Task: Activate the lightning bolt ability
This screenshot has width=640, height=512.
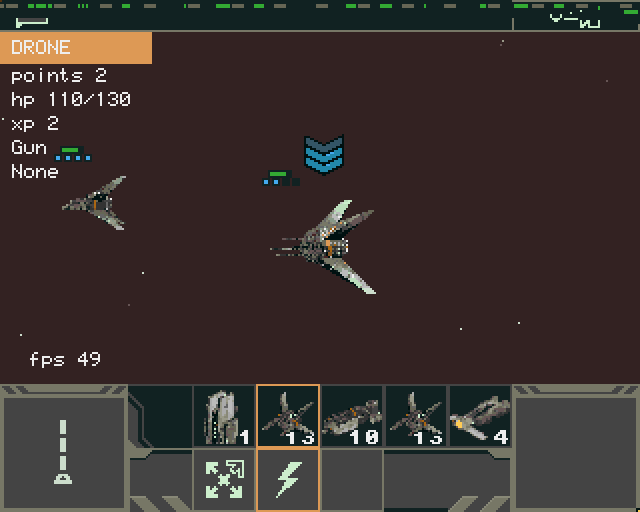Action: click(x=288, y=480)
